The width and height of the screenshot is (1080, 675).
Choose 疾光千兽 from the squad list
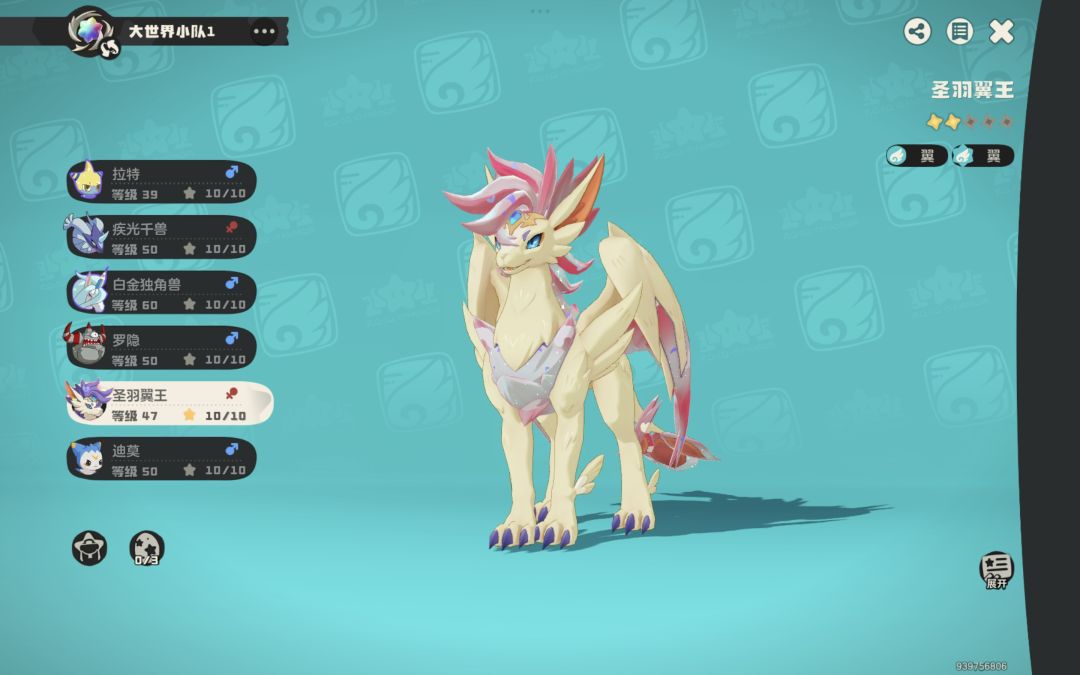[162, 237]
